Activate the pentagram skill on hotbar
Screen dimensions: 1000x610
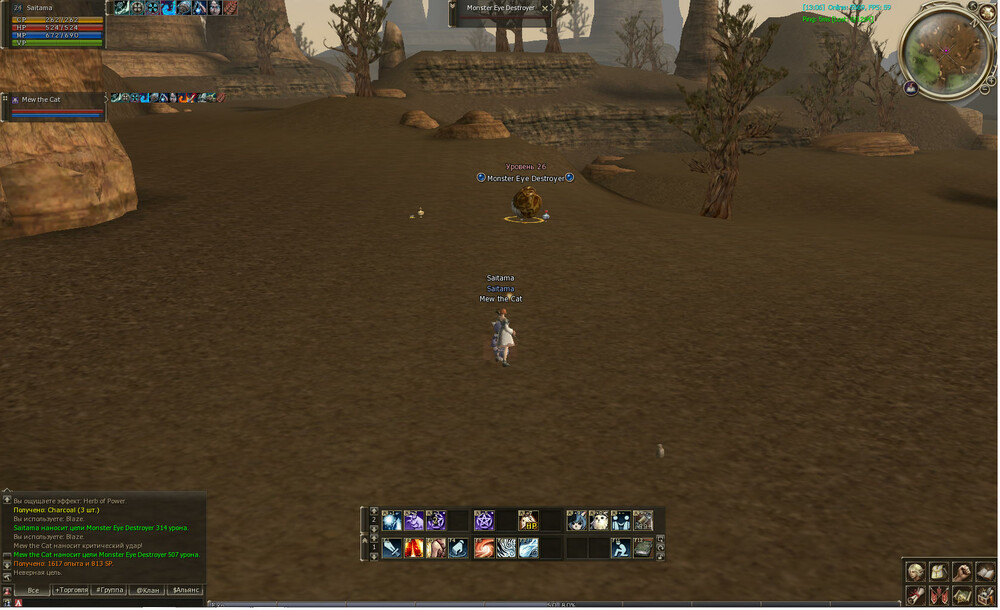[x=484, y=520]
